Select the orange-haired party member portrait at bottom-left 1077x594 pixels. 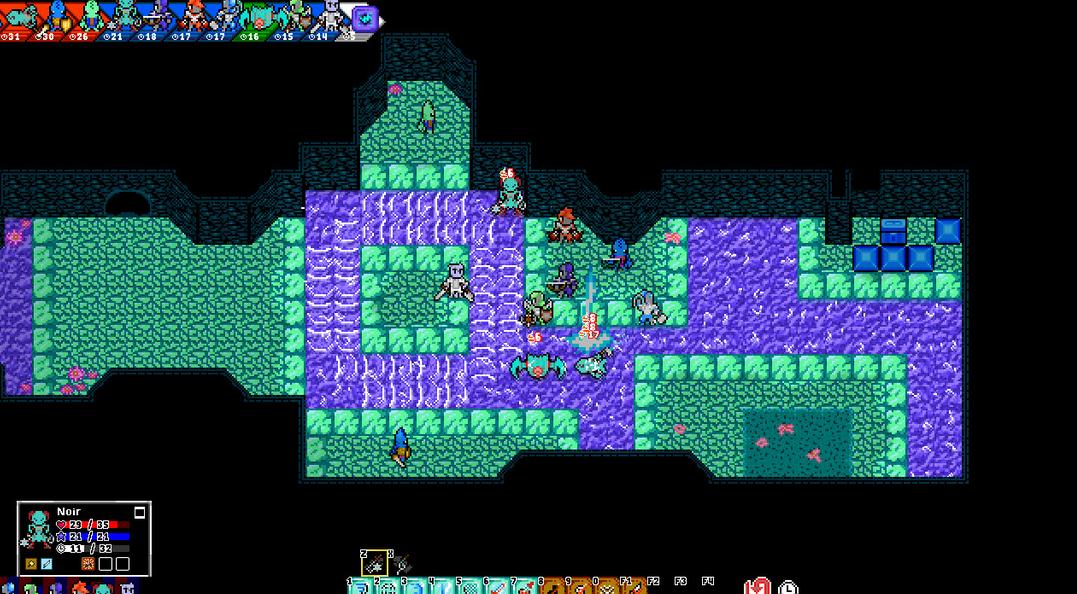[79, 588]
